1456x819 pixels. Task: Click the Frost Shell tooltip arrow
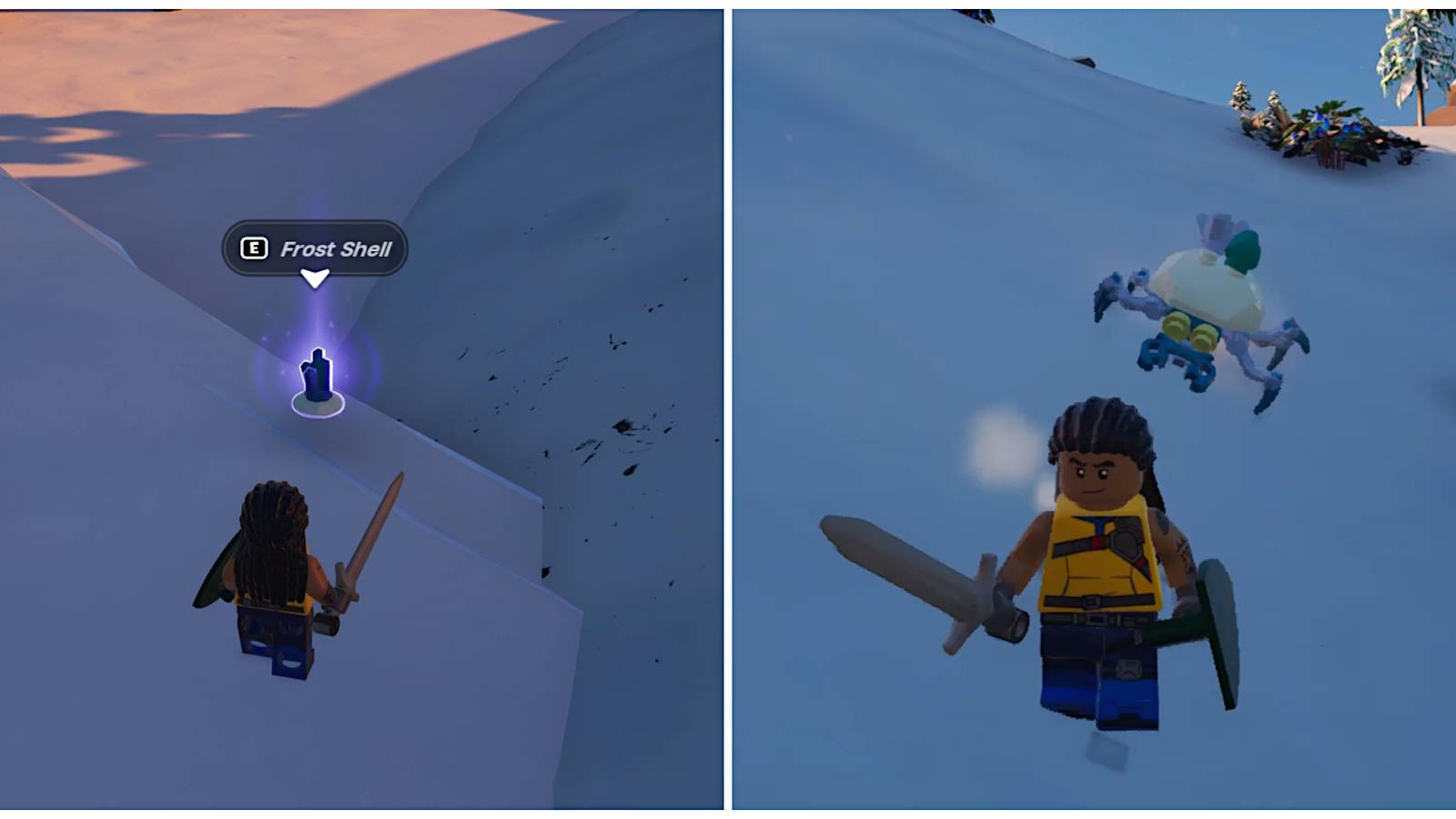[316, 276]
